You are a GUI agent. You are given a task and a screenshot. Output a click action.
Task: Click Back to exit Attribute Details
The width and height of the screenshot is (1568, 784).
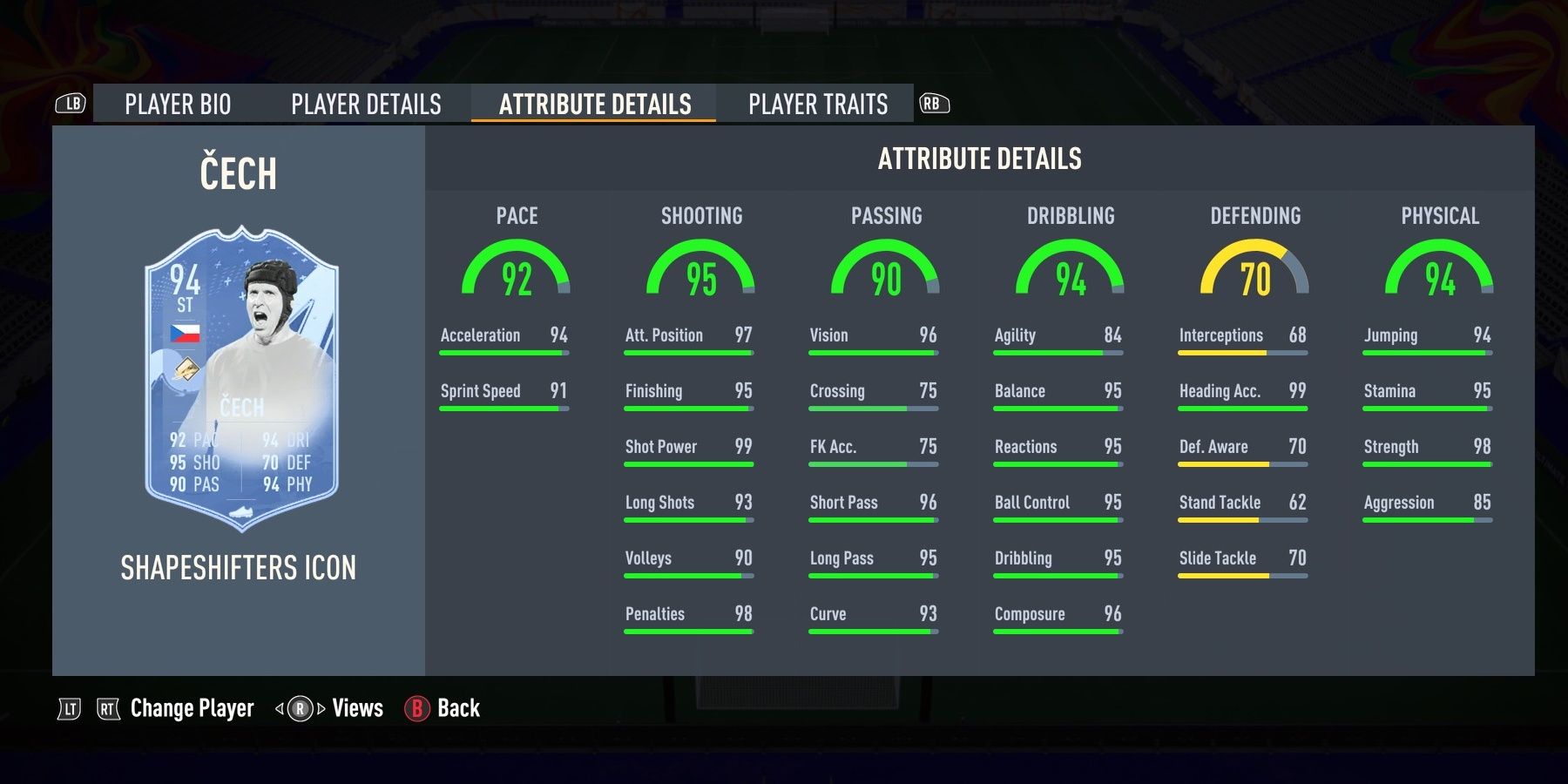point(461,708)
